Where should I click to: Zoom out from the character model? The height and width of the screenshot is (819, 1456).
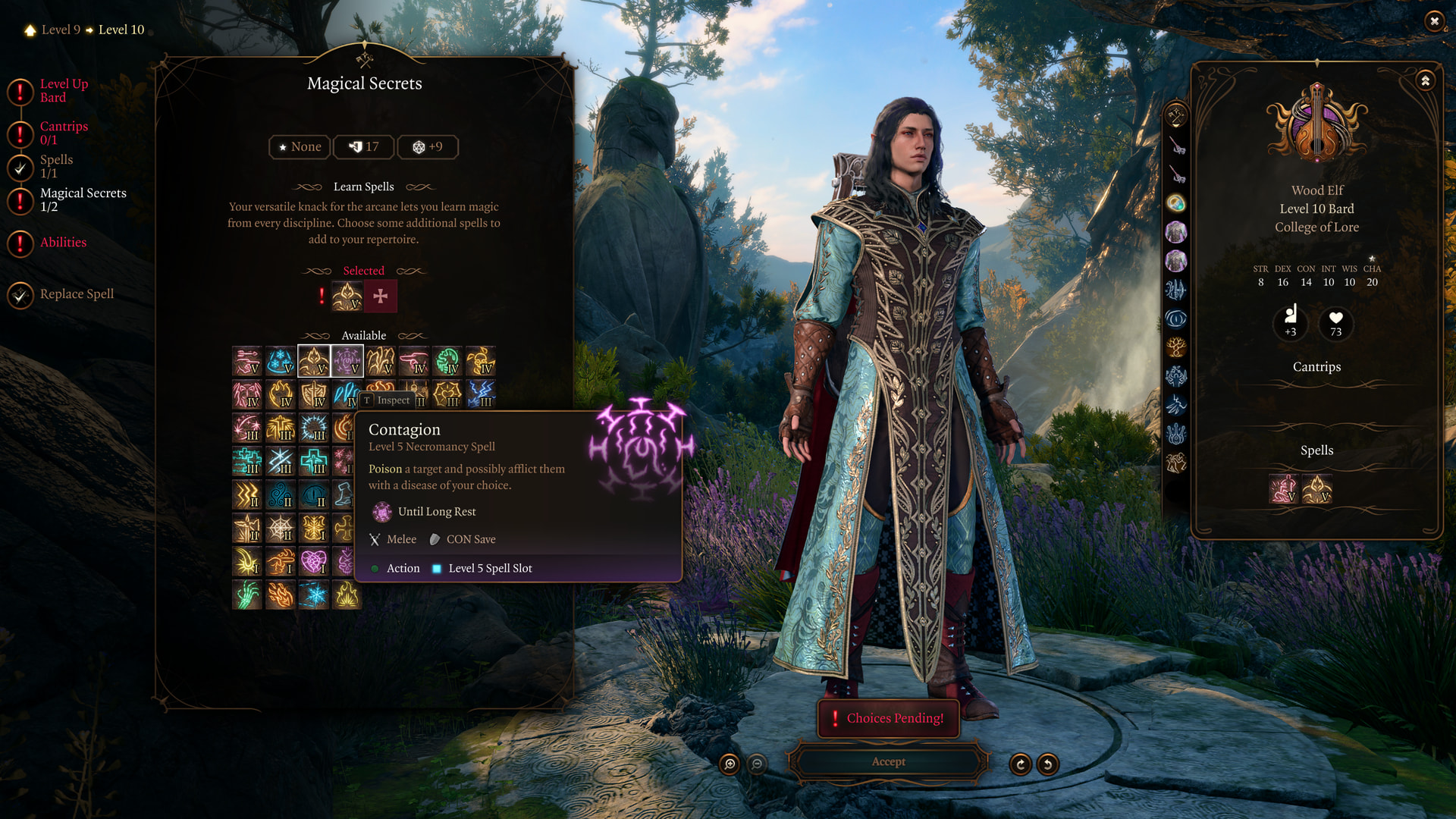pyautogui.click(x=757, y=764)
